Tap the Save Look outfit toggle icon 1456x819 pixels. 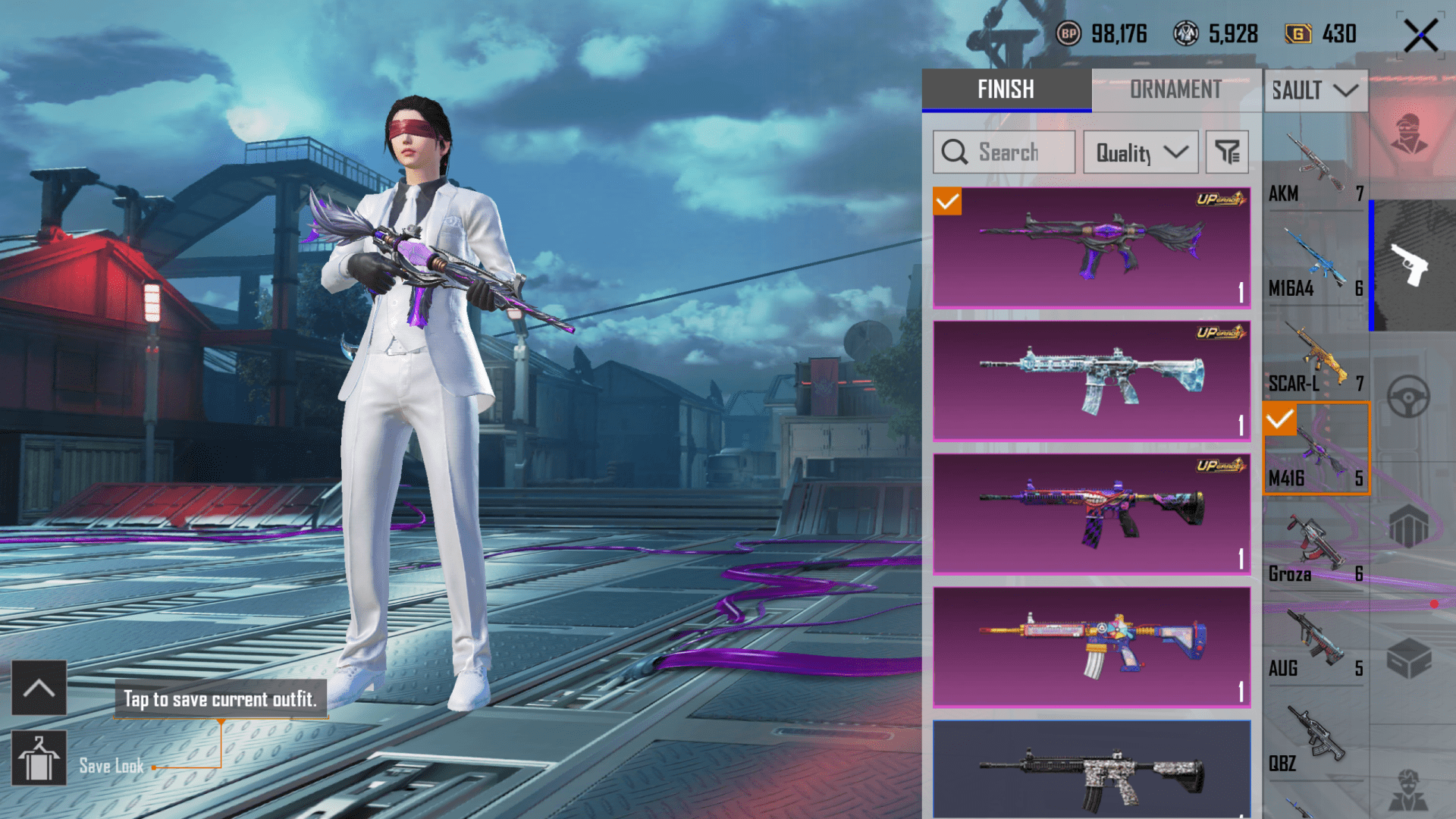[x=39, y=758]
